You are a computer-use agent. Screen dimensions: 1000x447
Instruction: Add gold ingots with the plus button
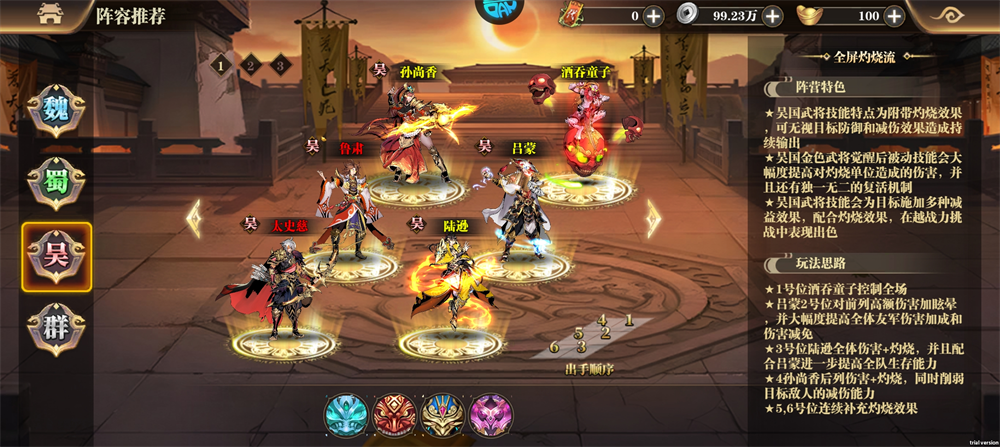pos(894,16)
